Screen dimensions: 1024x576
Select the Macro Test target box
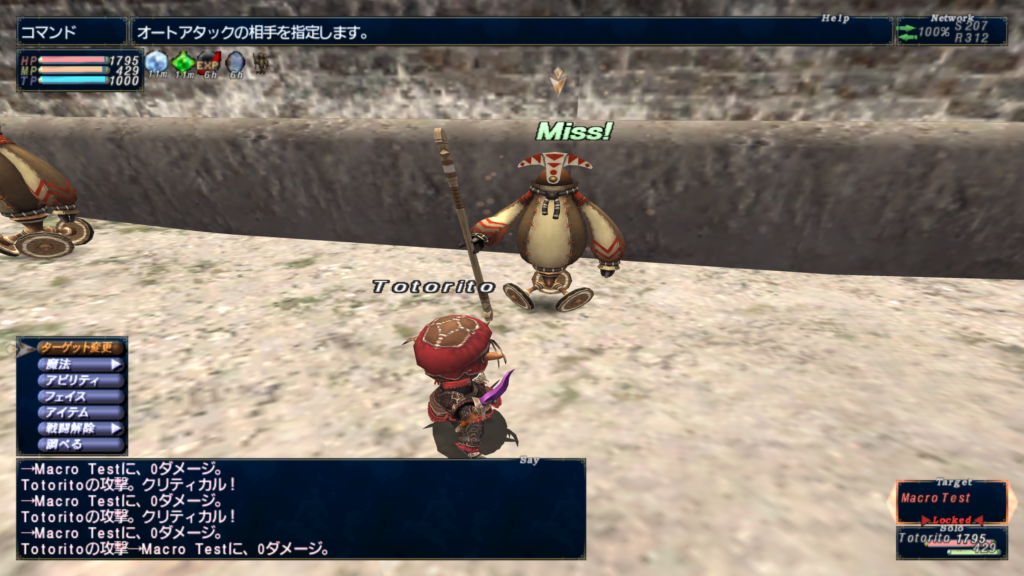[x=951, y=500]
